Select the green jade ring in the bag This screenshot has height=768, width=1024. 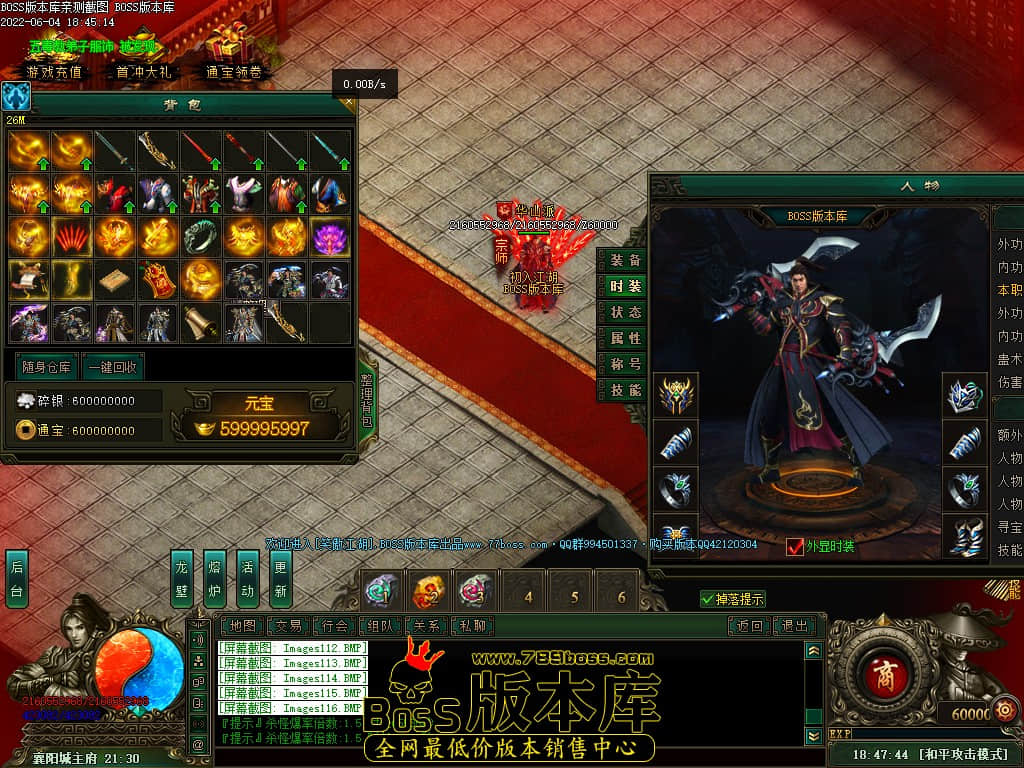pos(201,237)
